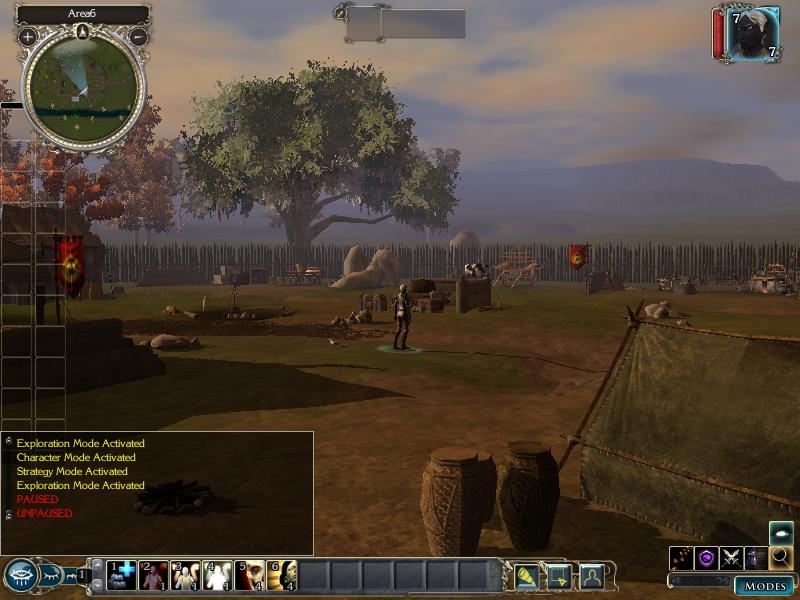Activate the magnifying glass search mode

pyautogui.click(x=781, y=558)
